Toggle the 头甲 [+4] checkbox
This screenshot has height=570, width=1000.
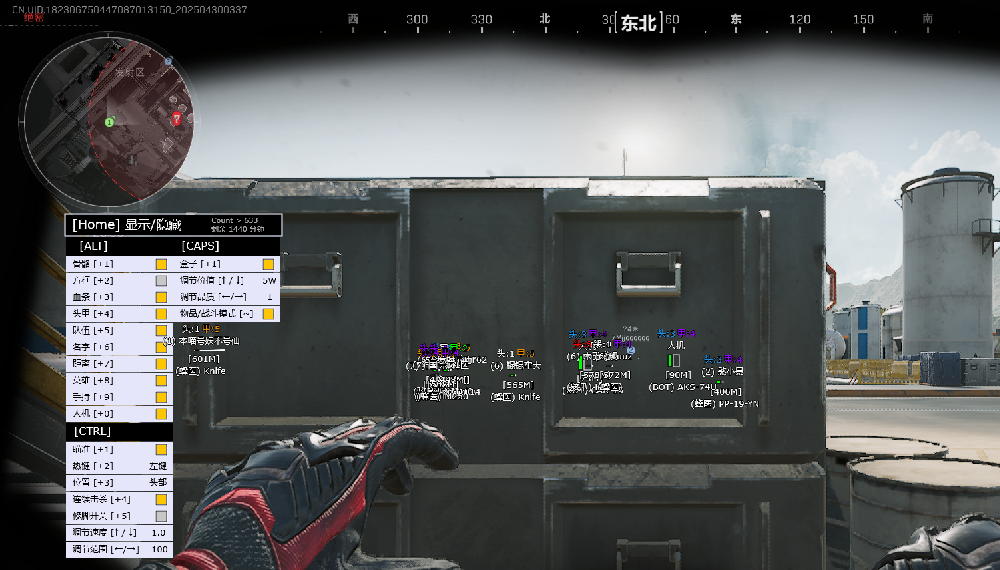pos(161,314)
